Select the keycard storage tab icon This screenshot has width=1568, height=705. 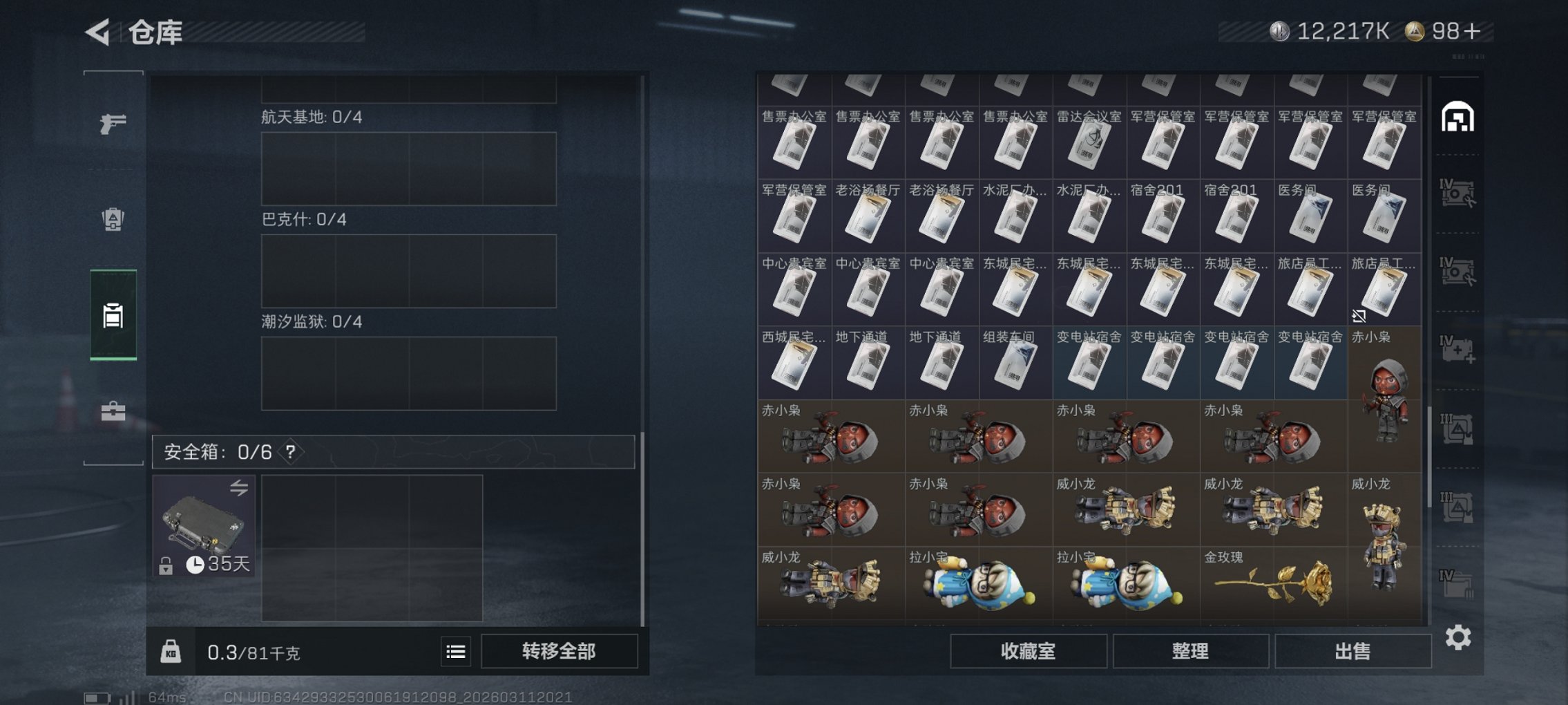coord(113,316)
